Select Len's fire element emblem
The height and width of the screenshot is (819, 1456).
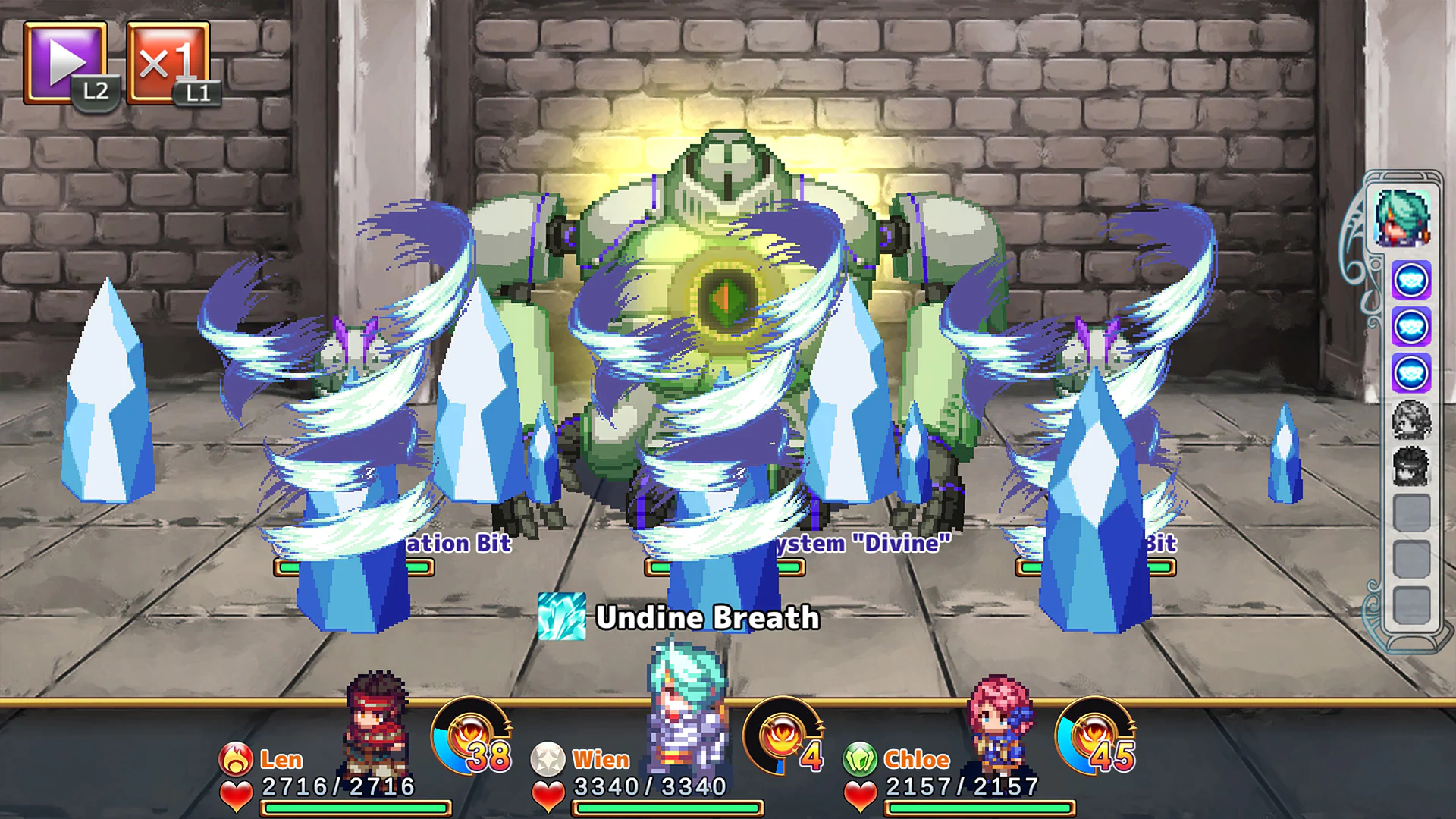(x=237, y=758)
